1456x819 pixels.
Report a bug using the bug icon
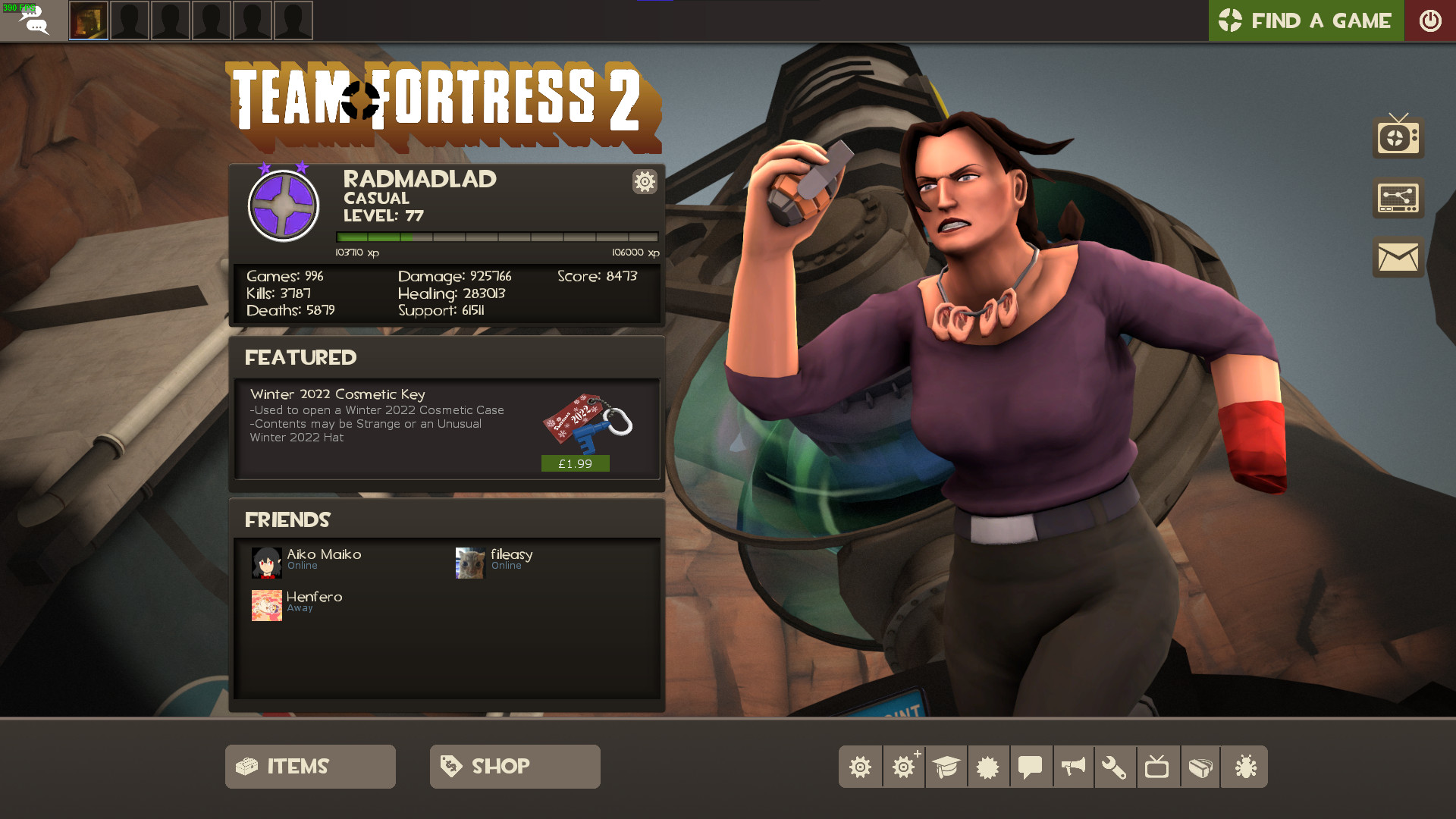click(x=1243, y=767)
